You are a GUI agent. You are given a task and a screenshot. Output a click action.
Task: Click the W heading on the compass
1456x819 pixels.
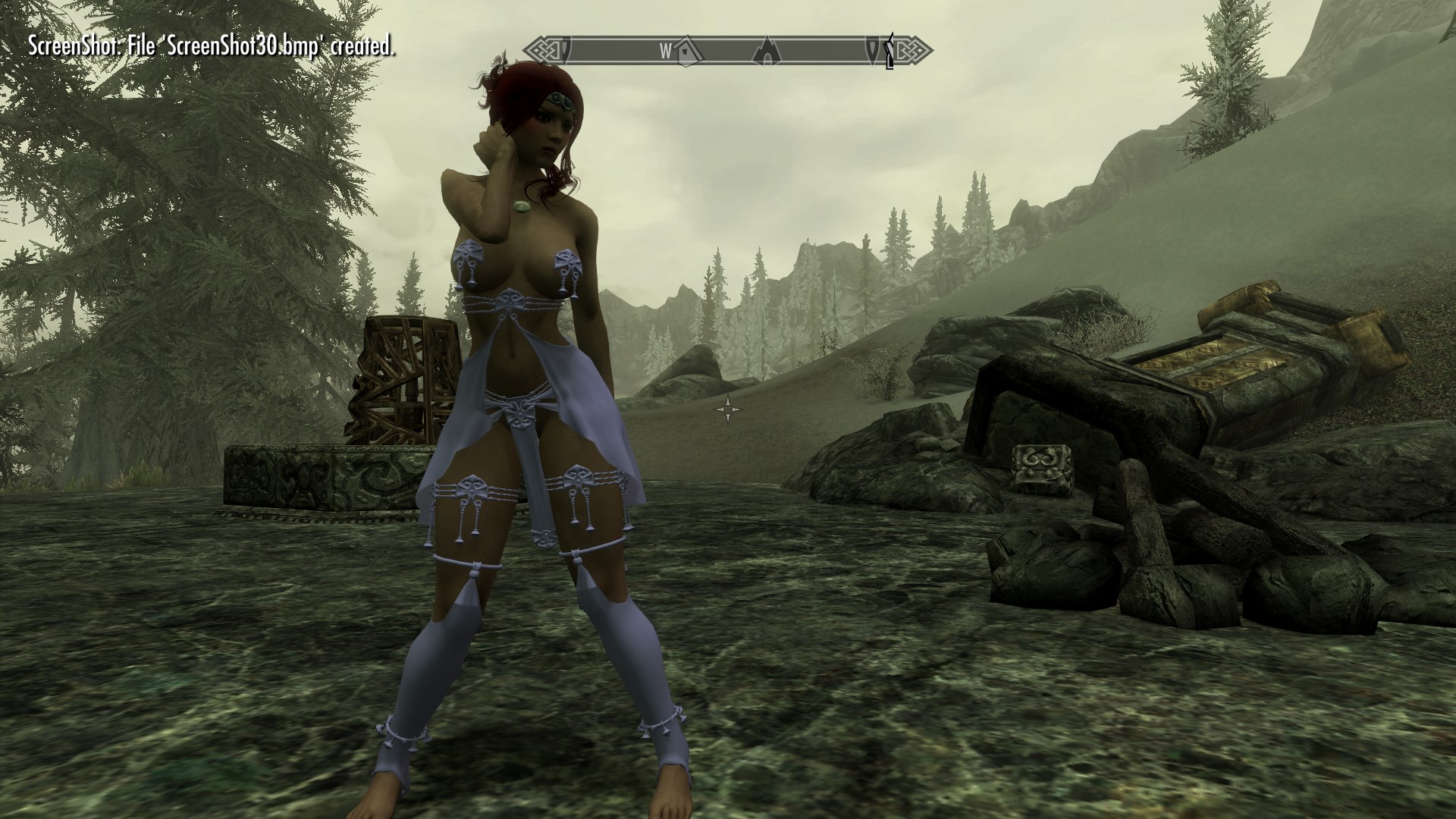665,51
